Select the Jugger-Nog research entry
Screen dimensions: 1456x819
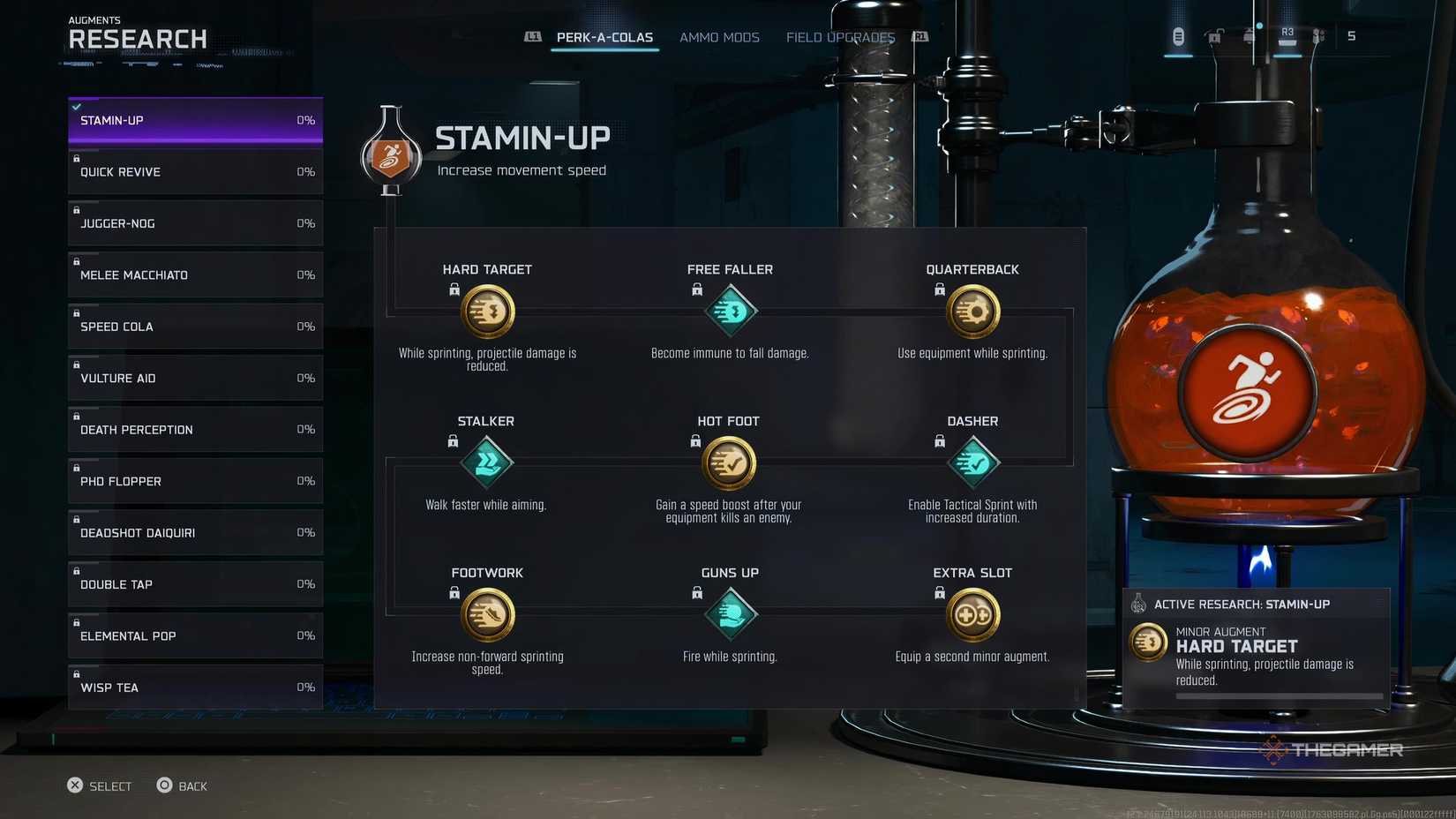(x=194, y=223)
